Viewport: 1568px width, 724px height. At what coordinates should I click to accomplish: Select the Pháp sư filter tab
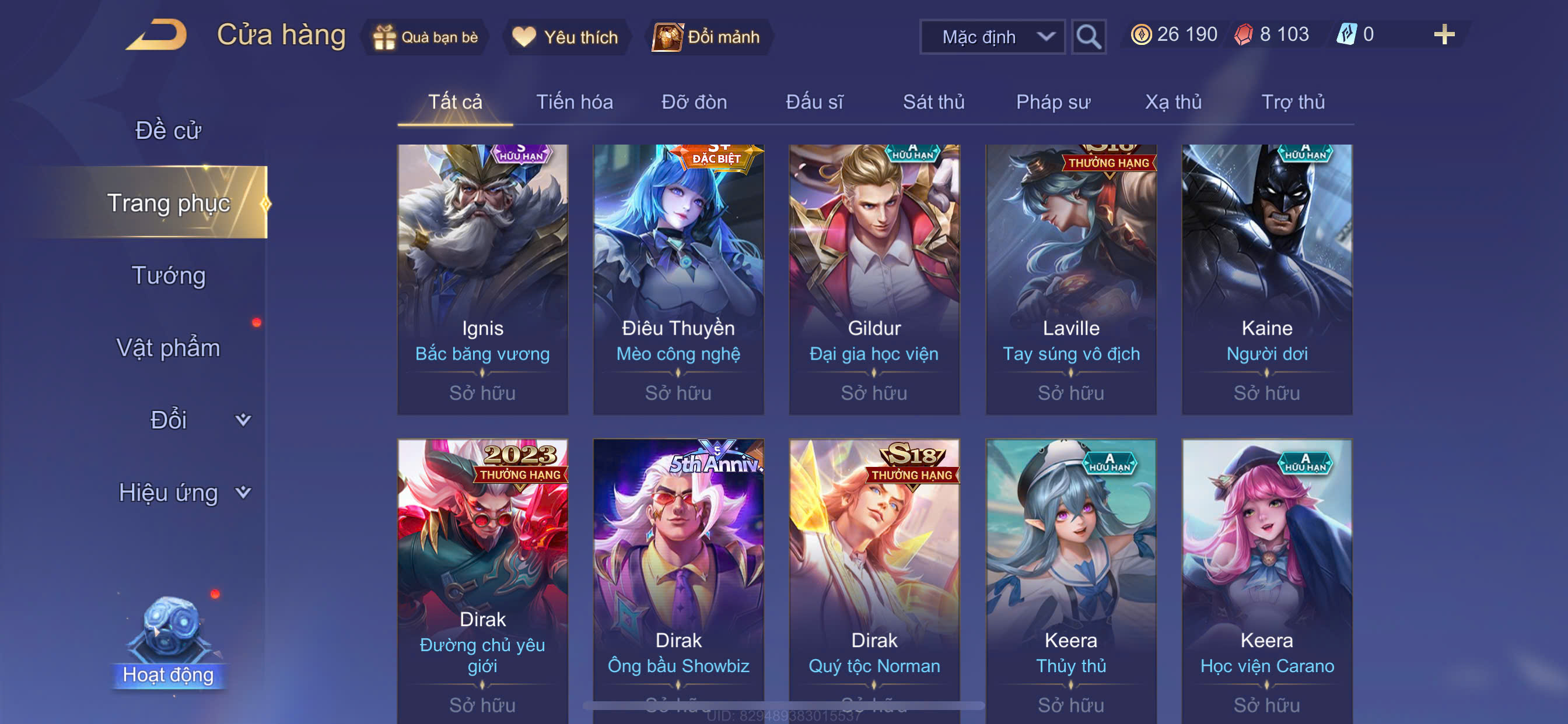click(1052, 102)
